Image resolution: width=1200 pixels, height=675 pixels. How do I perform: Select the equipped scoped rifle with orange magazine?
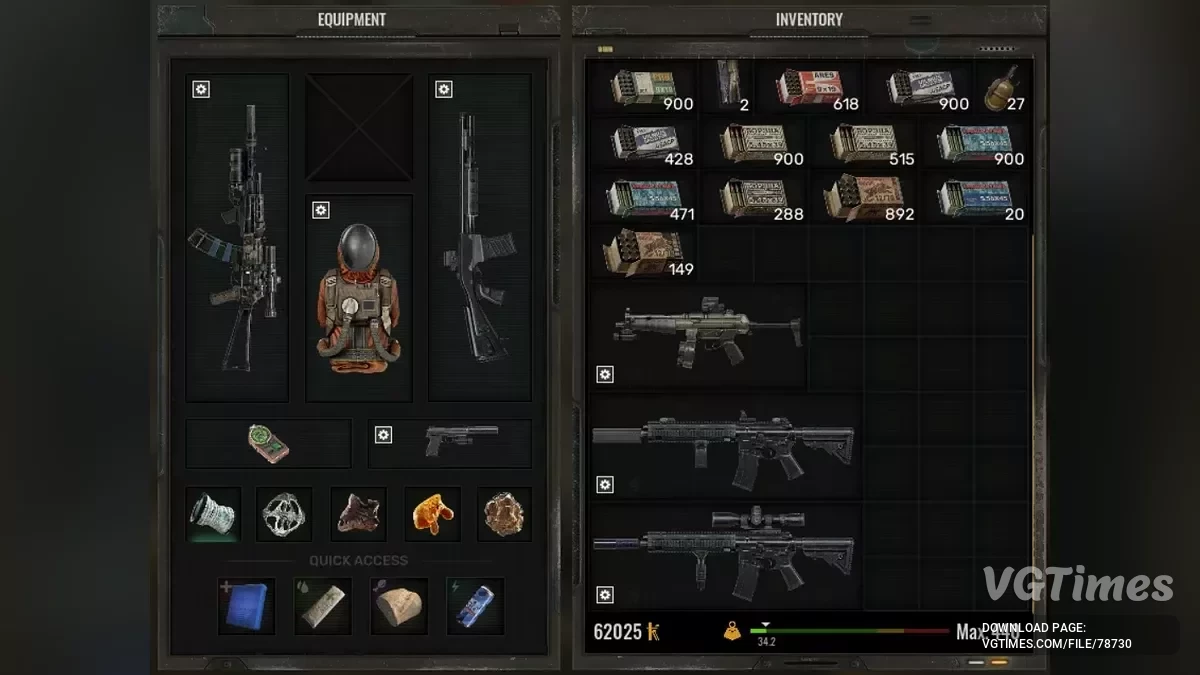(x=237, y=240)
